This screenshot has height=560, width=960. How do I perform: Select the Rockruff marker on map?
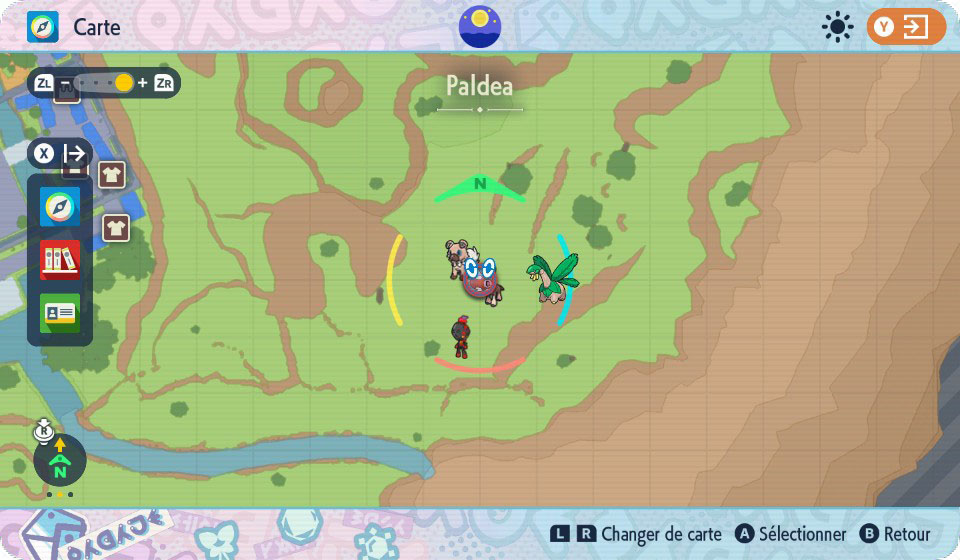click(459, 257)
